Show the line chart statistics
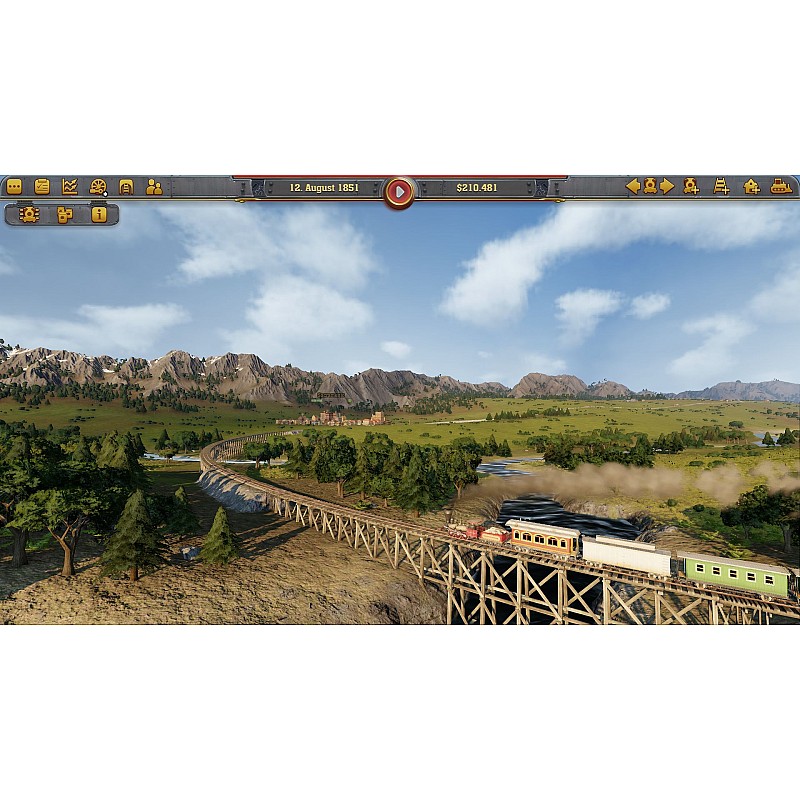Viewport: 800px width, 800px height. pos(70,186)
